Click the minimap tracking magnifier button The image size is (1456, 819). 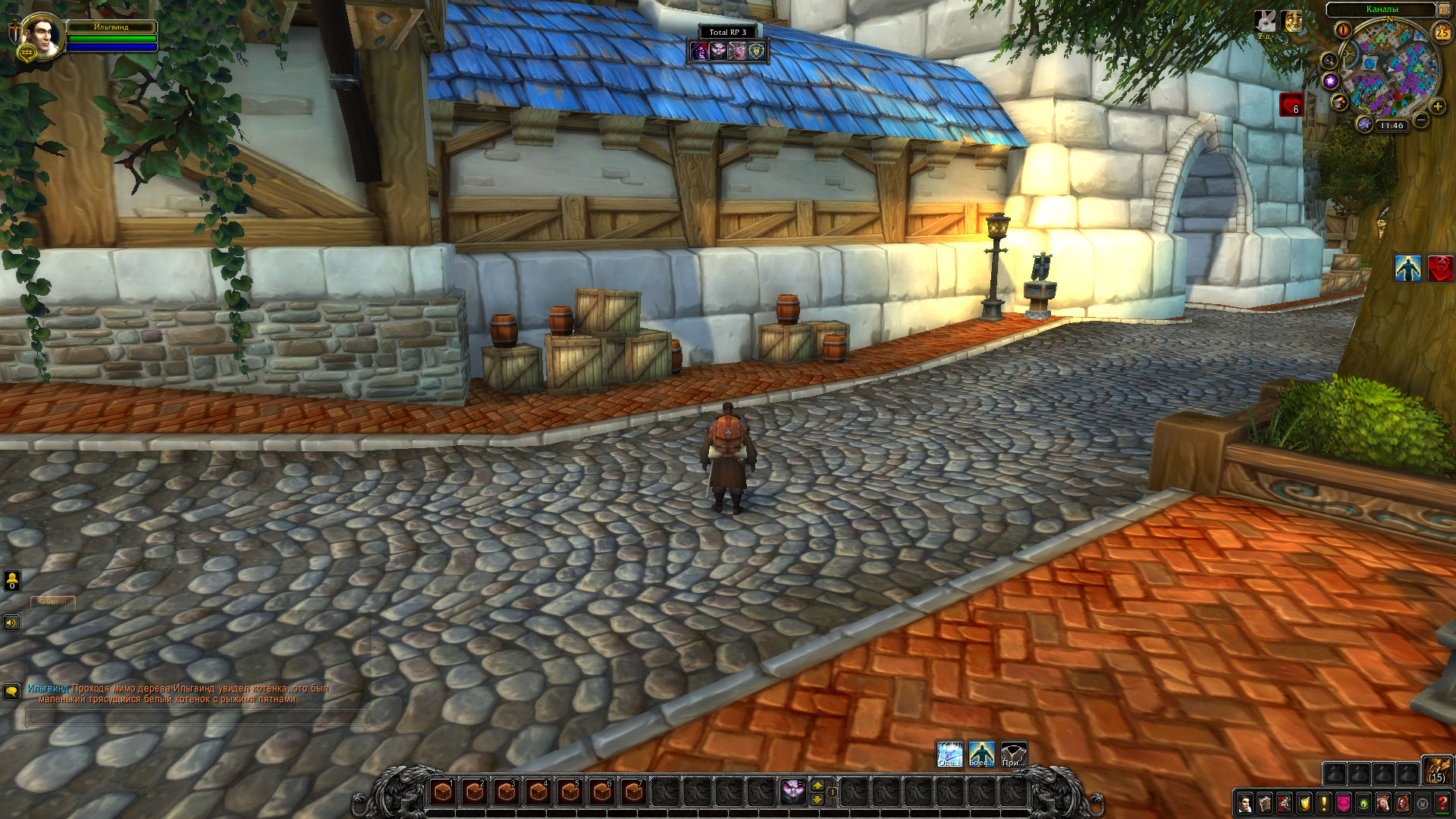coord(1329,60)
